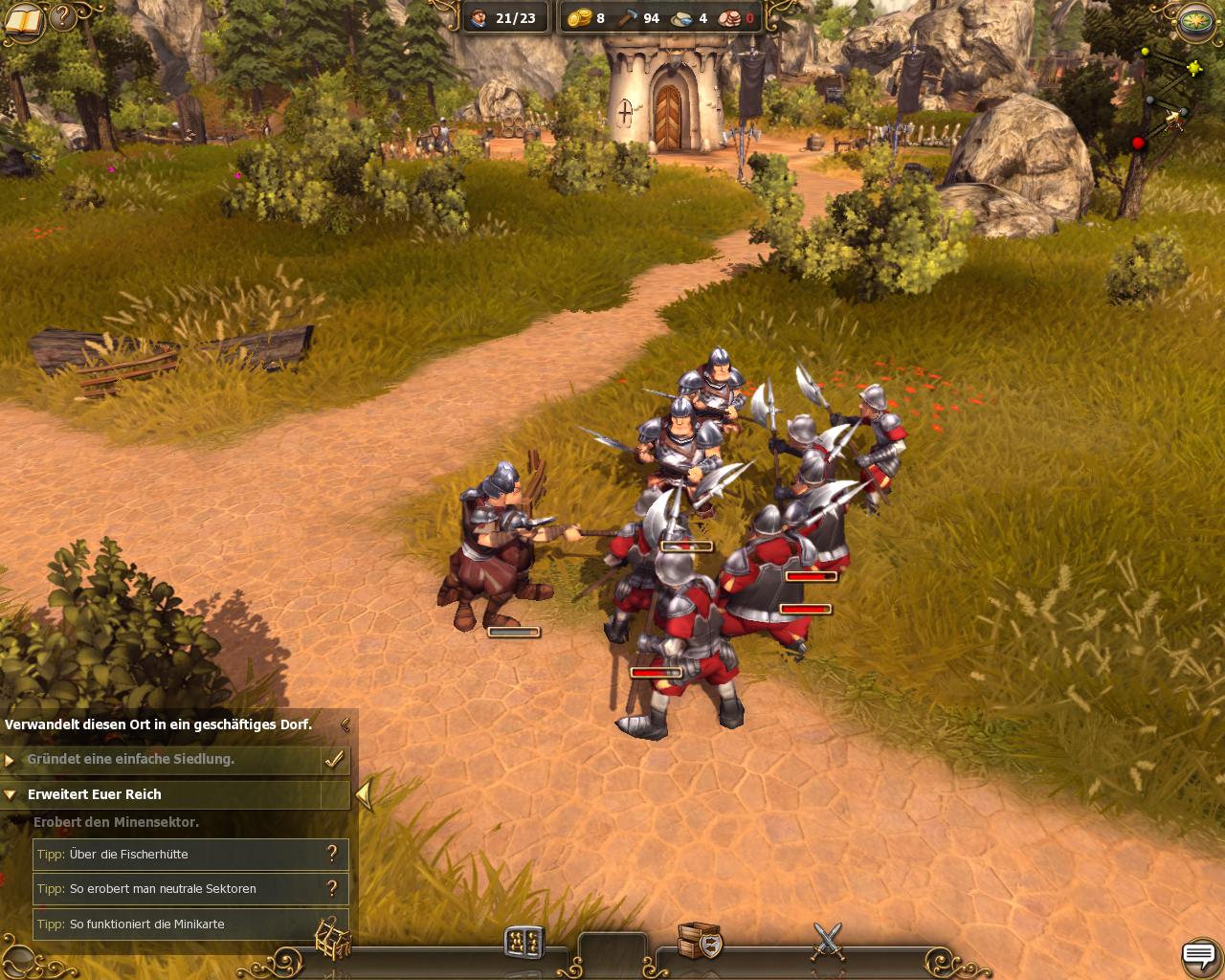Open the building construction menu icon

(333, 940)
